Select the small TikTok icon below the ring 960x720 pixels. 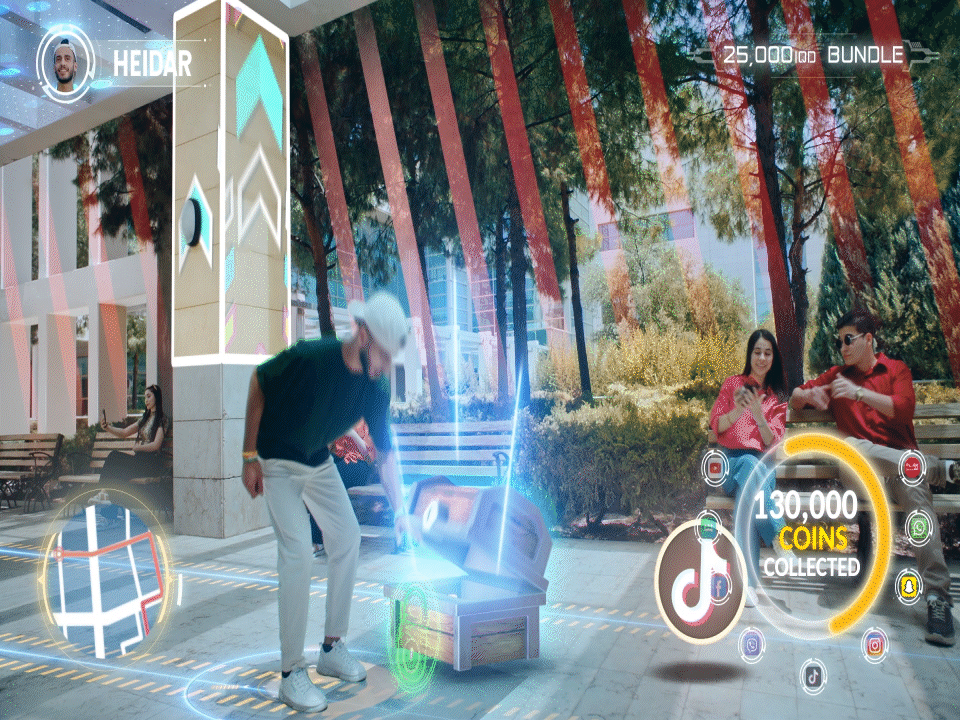click(x=814, y=676)
